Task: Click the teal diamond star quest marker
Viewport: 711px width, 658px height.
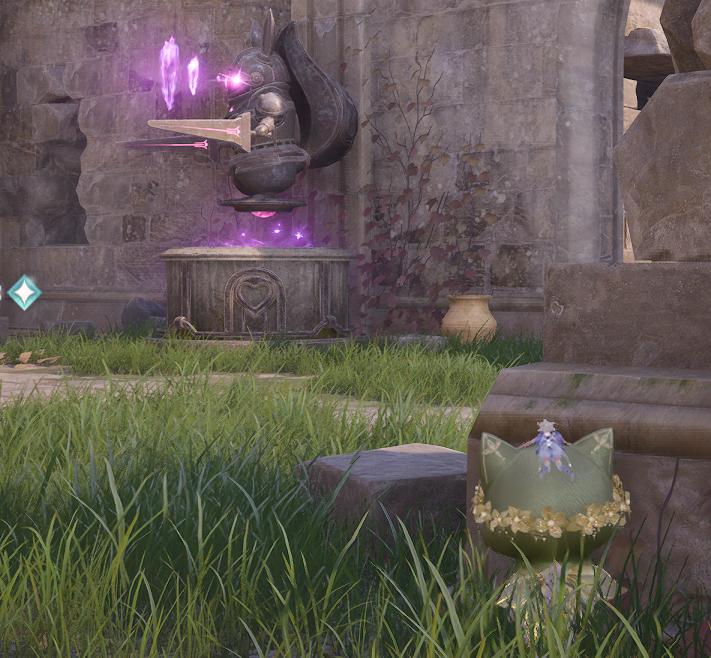Action: (24, 292)
